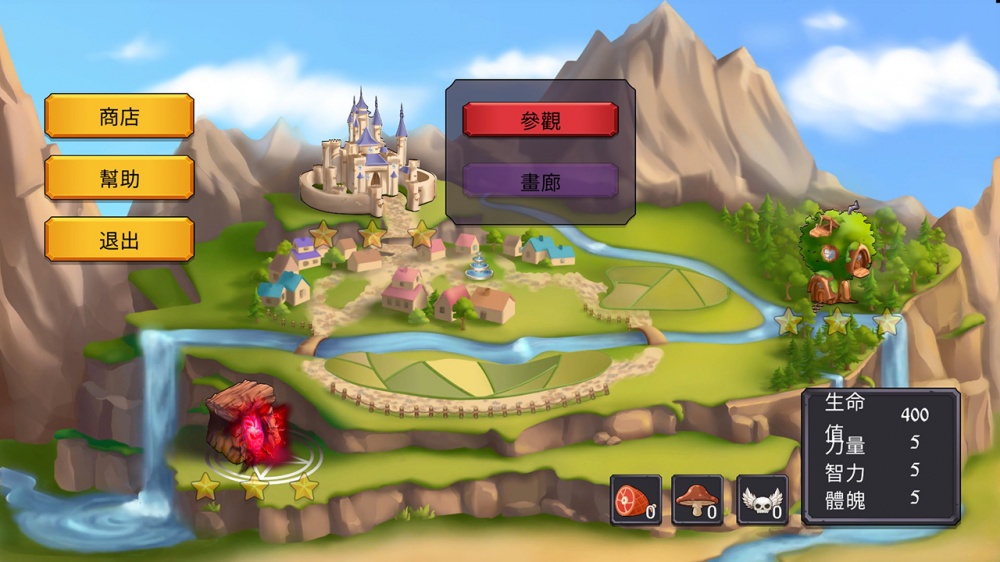Choose the red crystal cave level
This screenshot has width=1000, height=562.
(x=249, y=427)
